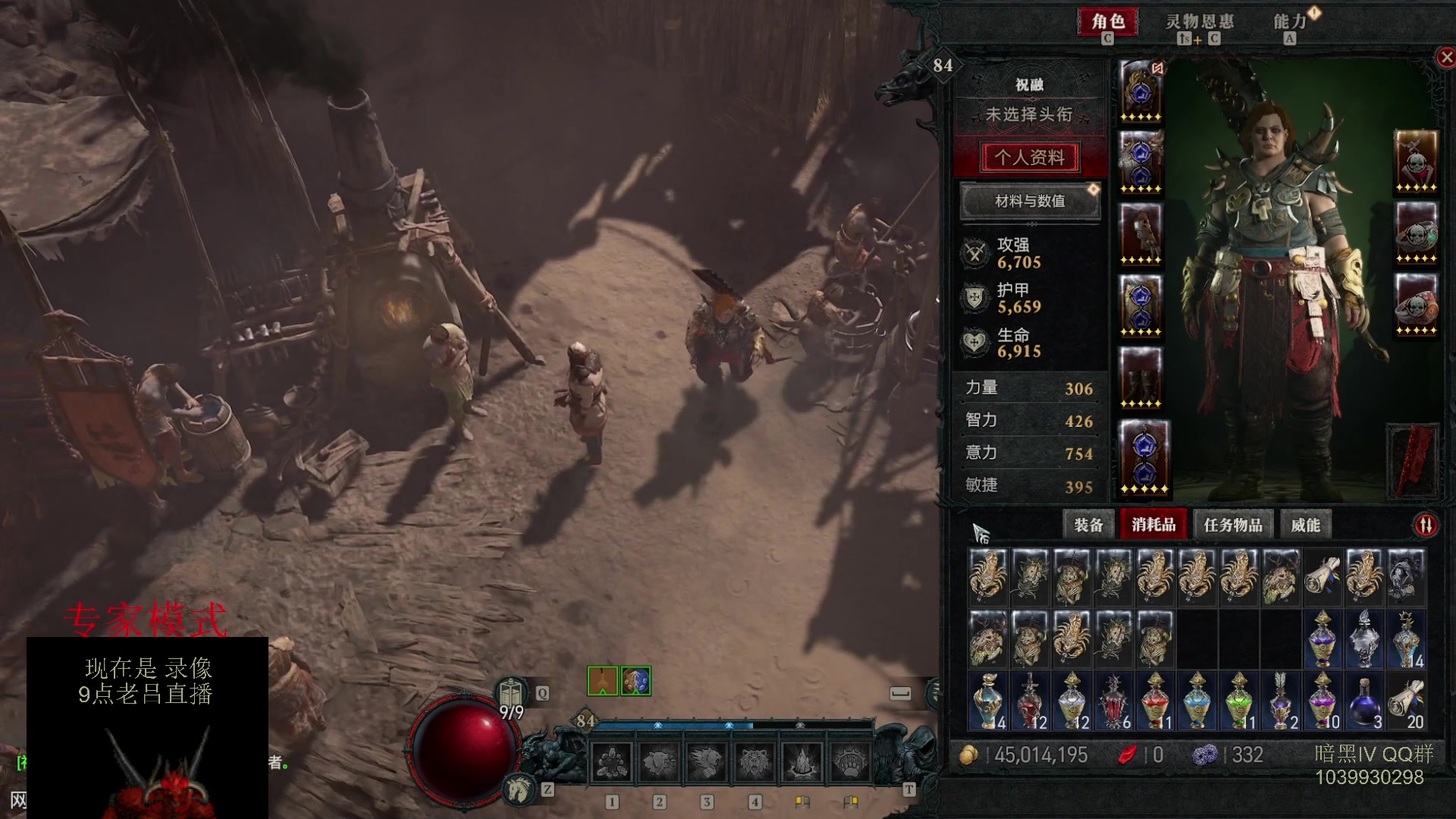1456x819 pixels.
Task: Open the 灵物恩惠 tab
Action: 1199,21
